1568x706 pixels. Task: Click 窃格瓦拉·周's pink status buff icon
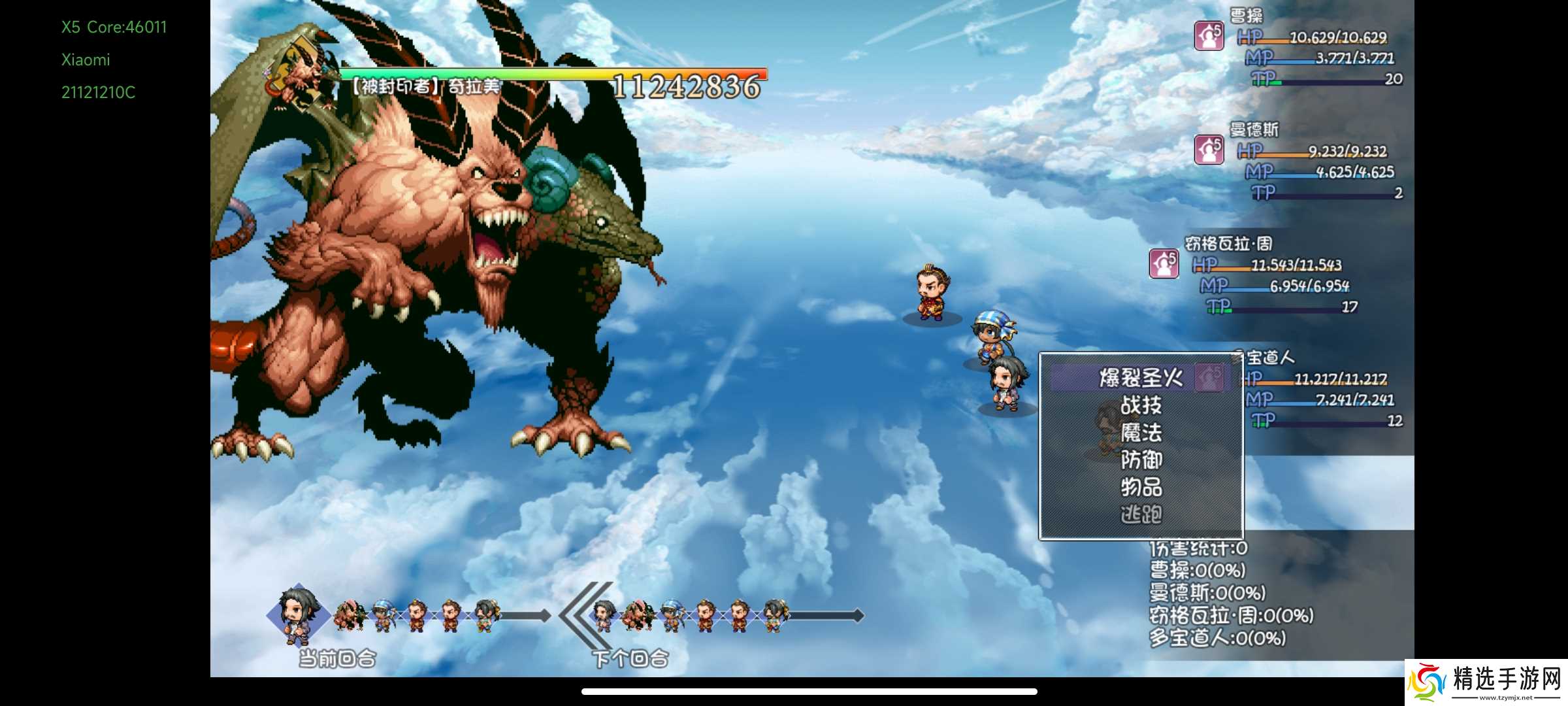[x=1164, y=263]
